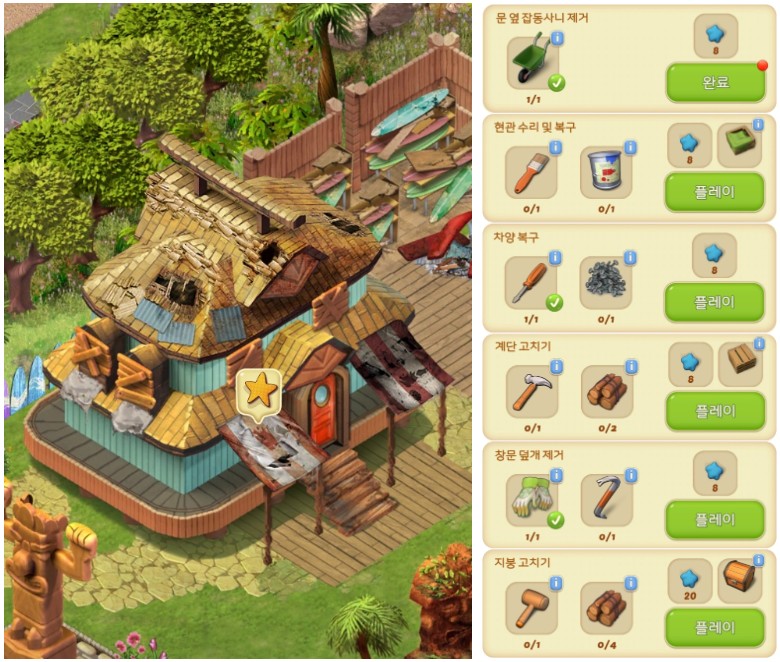The height and width of the screenshot is (662, 780).
Task: Start the 차양 복구 task with 플레이
Action: [x=714, y=301]
